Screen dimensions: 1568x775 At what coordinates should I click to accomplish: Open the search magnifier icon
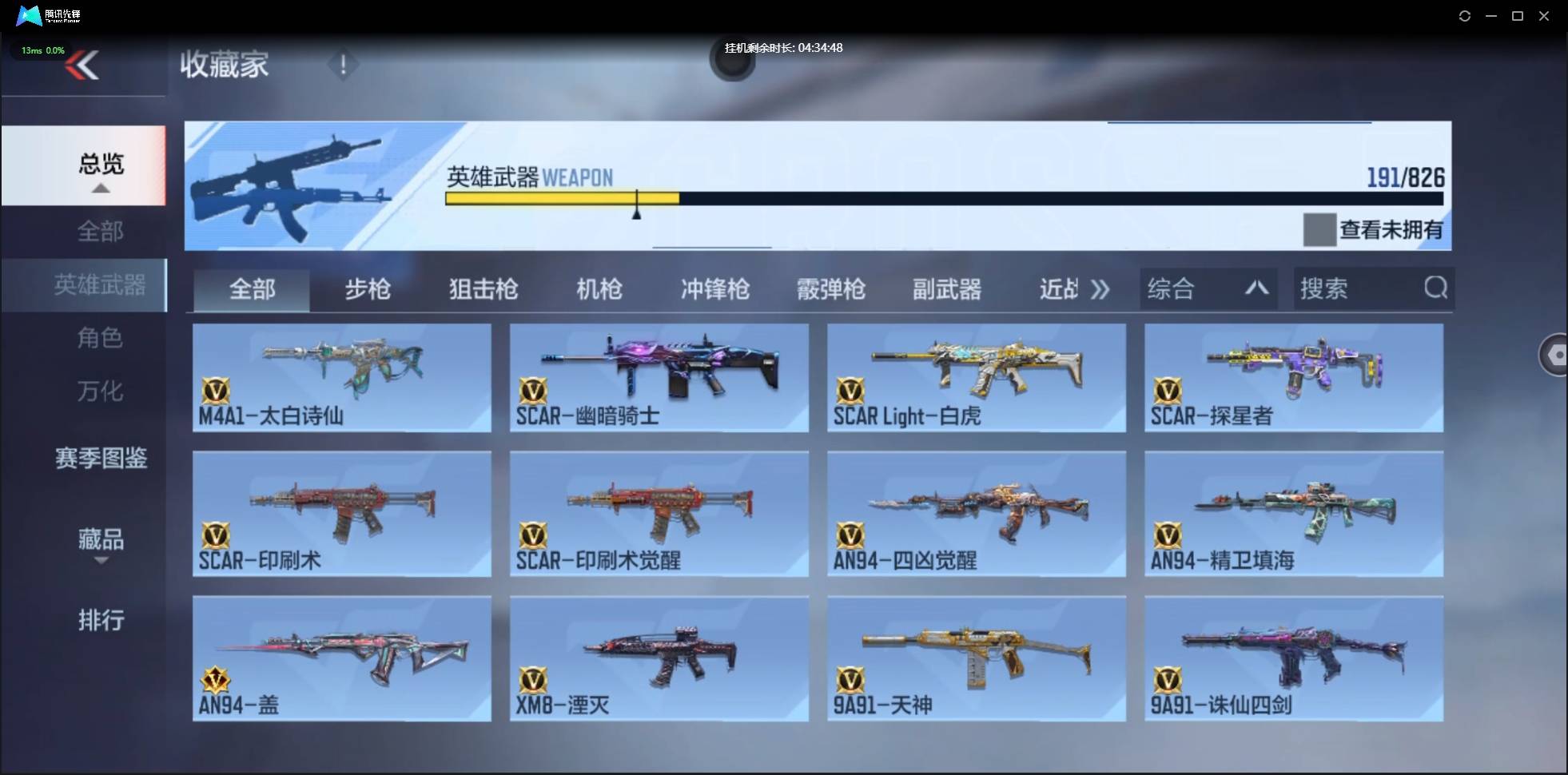point(1436,289)
